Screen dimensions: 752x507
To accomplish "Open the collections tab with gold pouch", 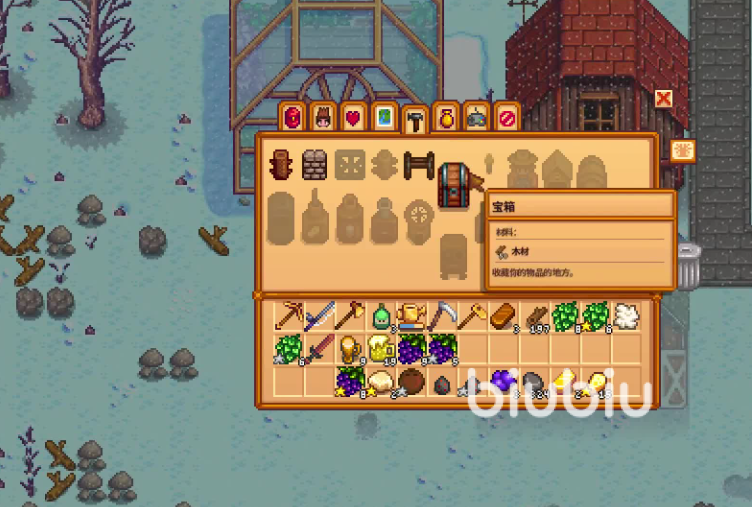I will pyautogui.click(x=446, y=117).
